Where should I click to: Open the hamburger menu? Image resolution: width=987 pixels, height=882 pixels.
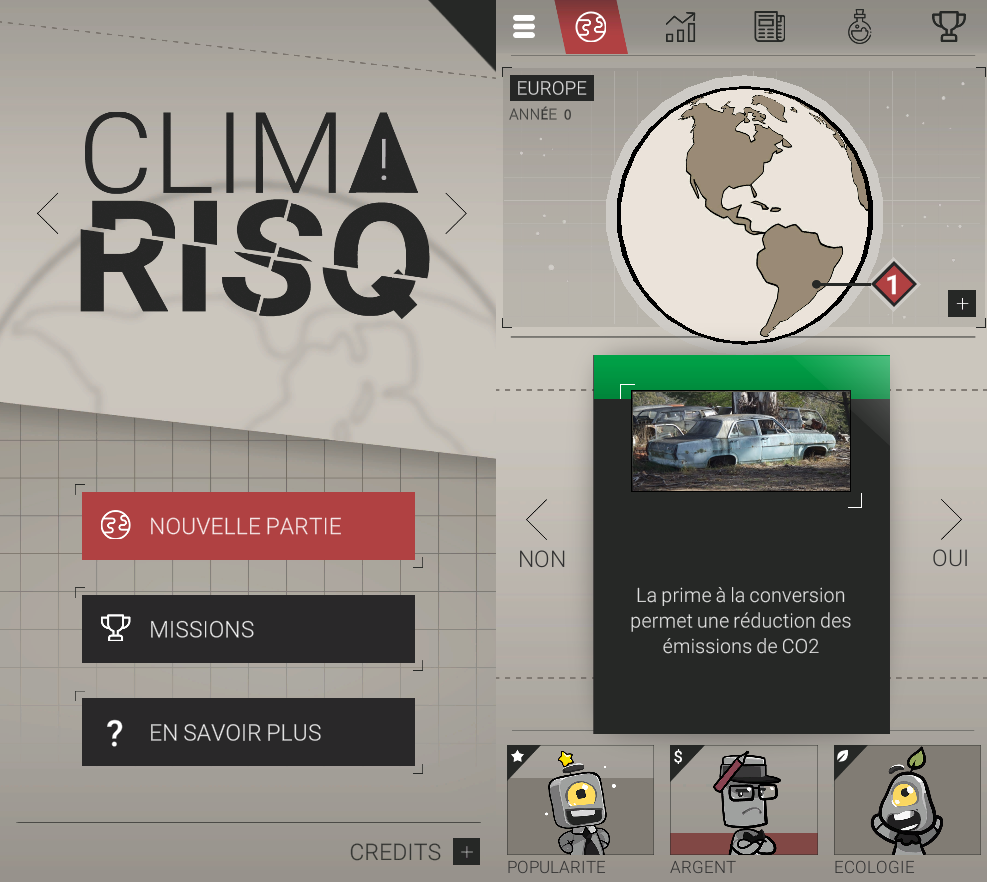[524, 27]
